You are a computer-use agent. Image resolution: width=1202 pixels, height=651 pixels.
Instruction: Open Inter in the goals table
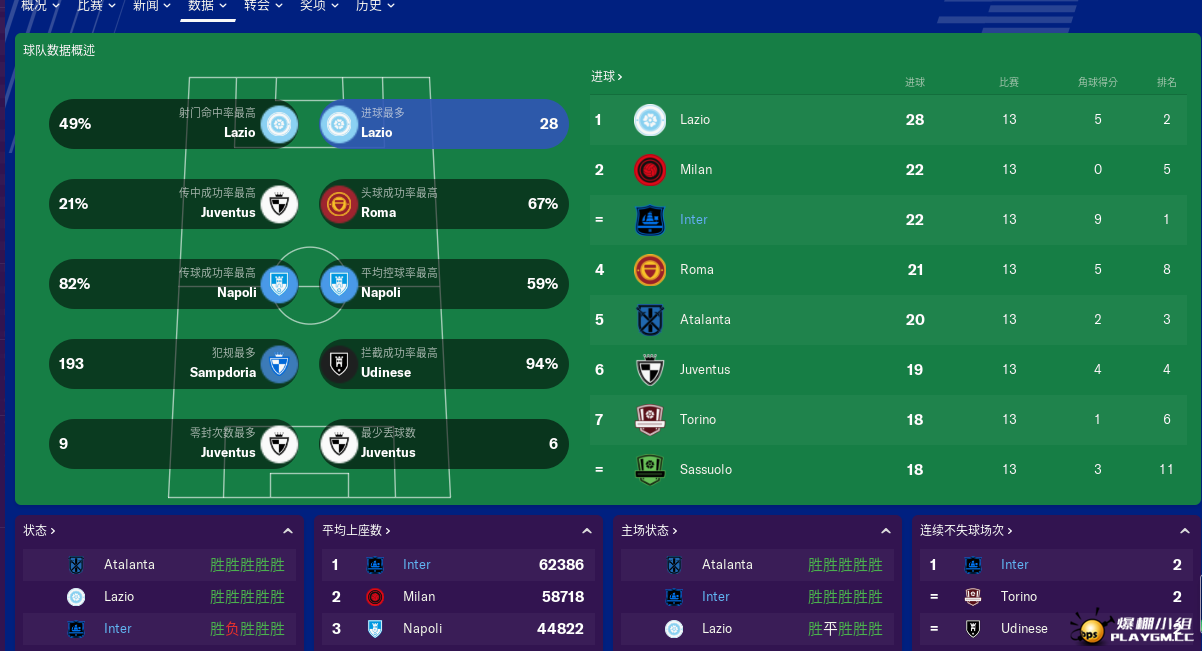tap(693, 220)
